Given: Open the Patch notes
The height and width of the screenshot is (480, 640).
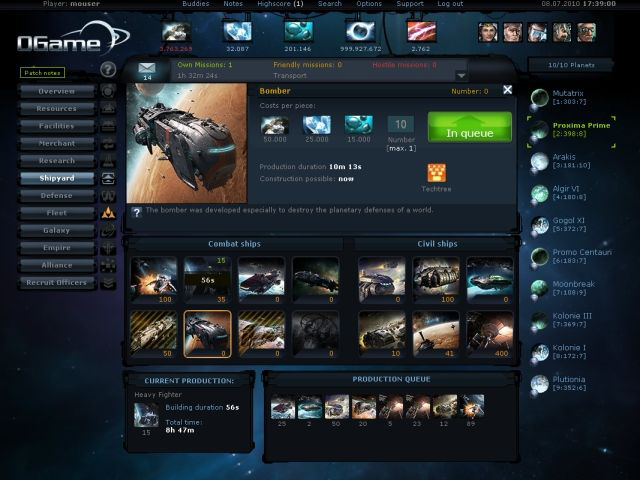Looking at the screenshot, I should (42, 73).
